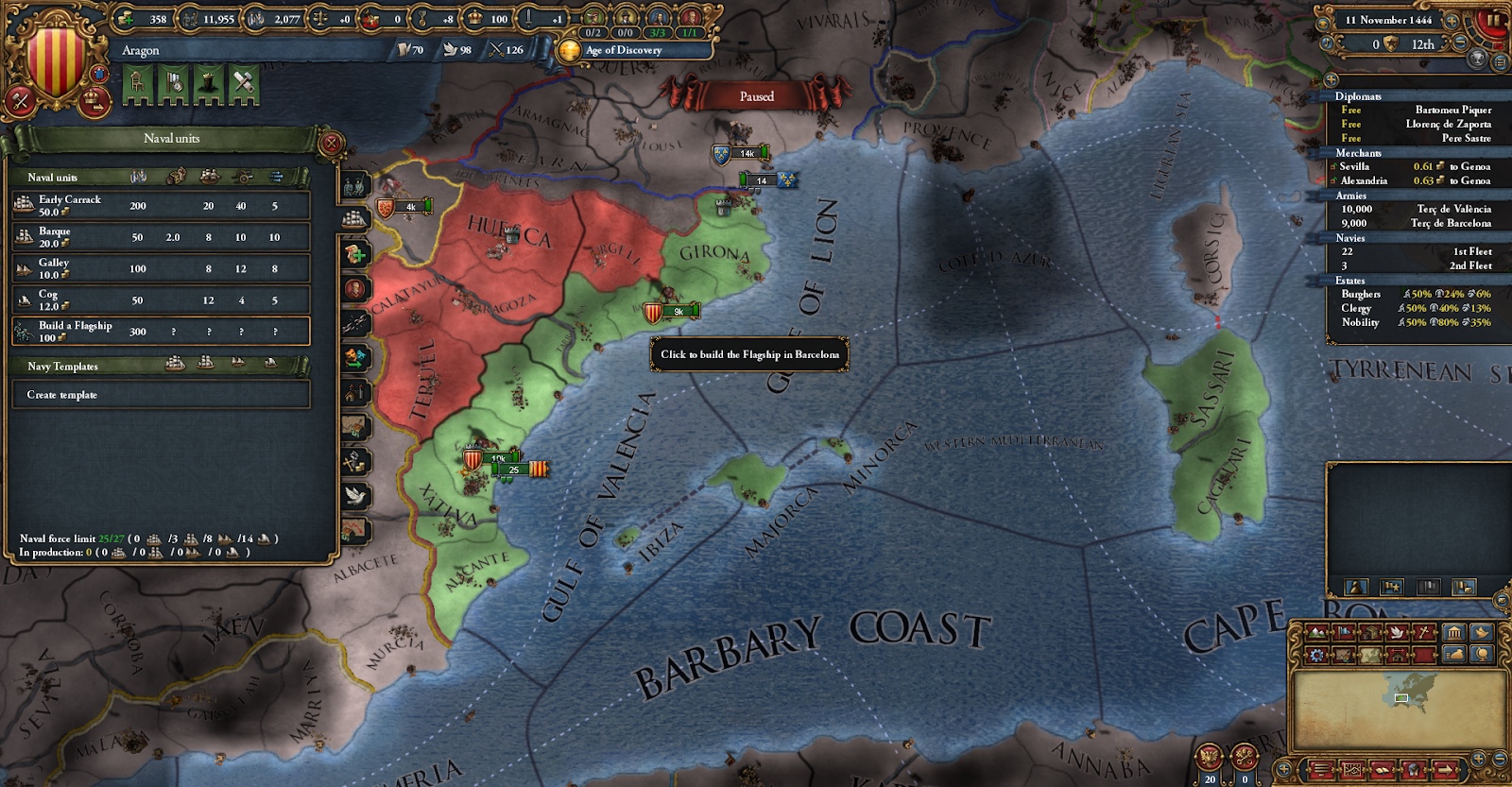This screenshot has width=1512, height=787.
Task: Click Build a Flagship entry
Action: pyautogui.click(x=161, y=331)
